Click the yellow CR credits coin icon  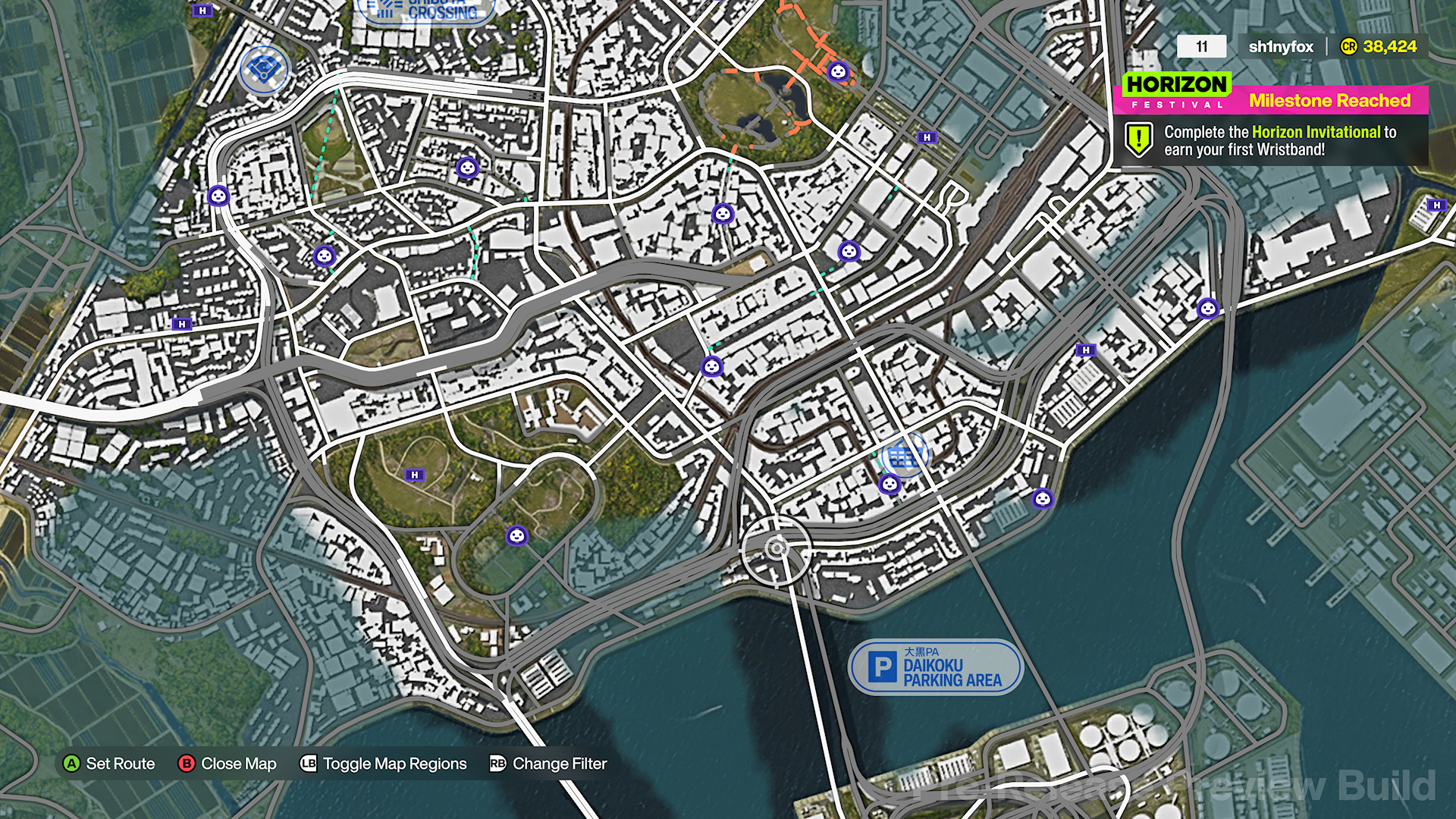[1349, 46]
